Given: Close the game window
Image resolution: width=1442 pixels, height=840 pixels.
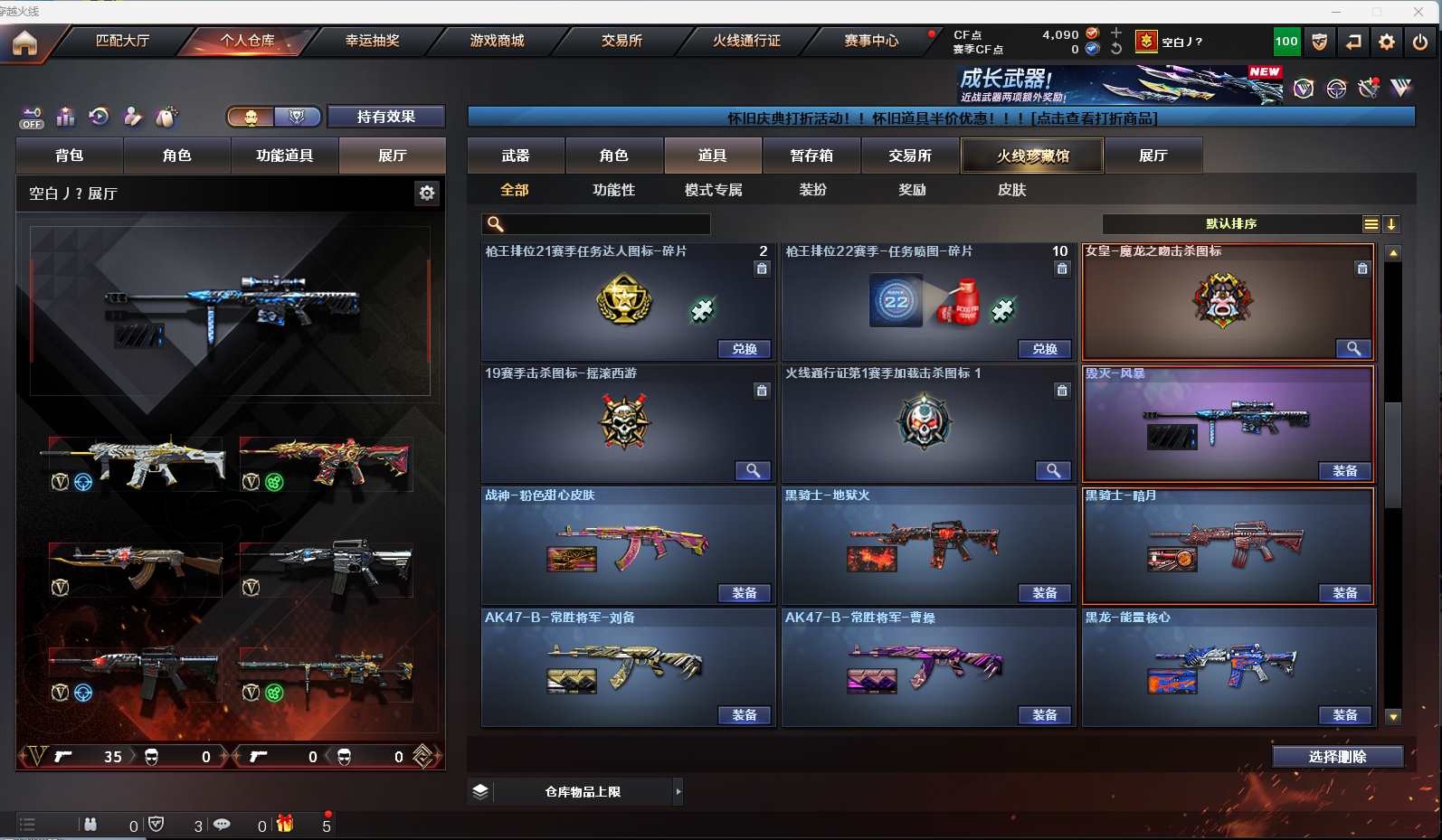Looking at the screenshot, I should pyautogui.click(x=1418, y=11).
